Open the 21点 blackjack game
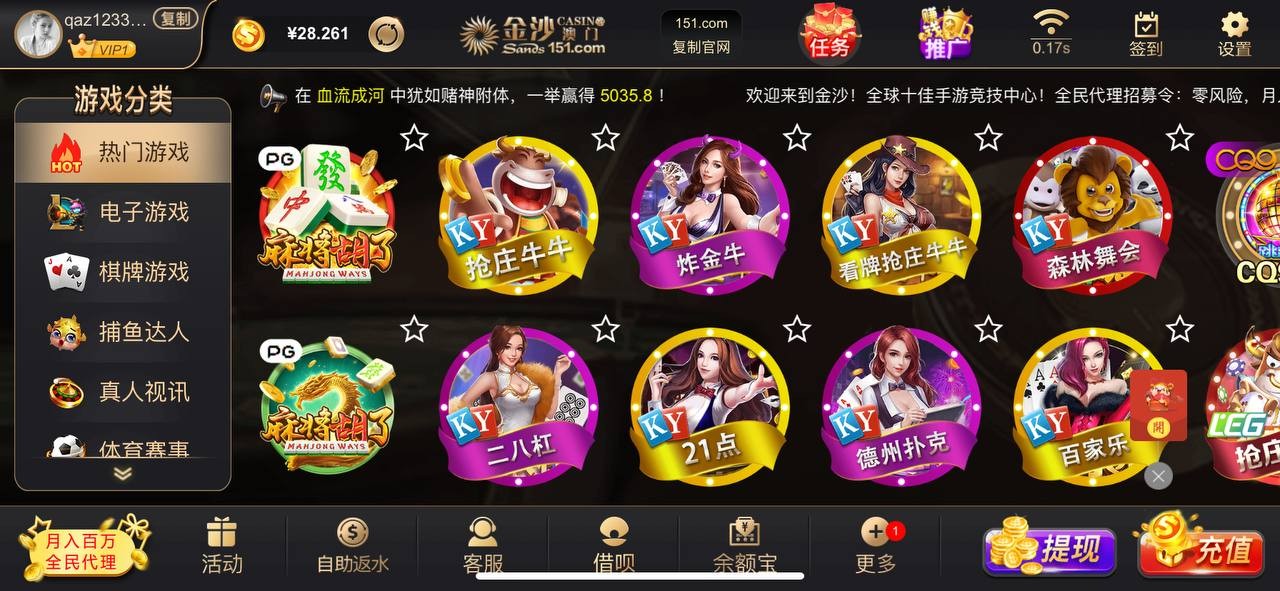The image size is (1280, 591). point(709,406)
